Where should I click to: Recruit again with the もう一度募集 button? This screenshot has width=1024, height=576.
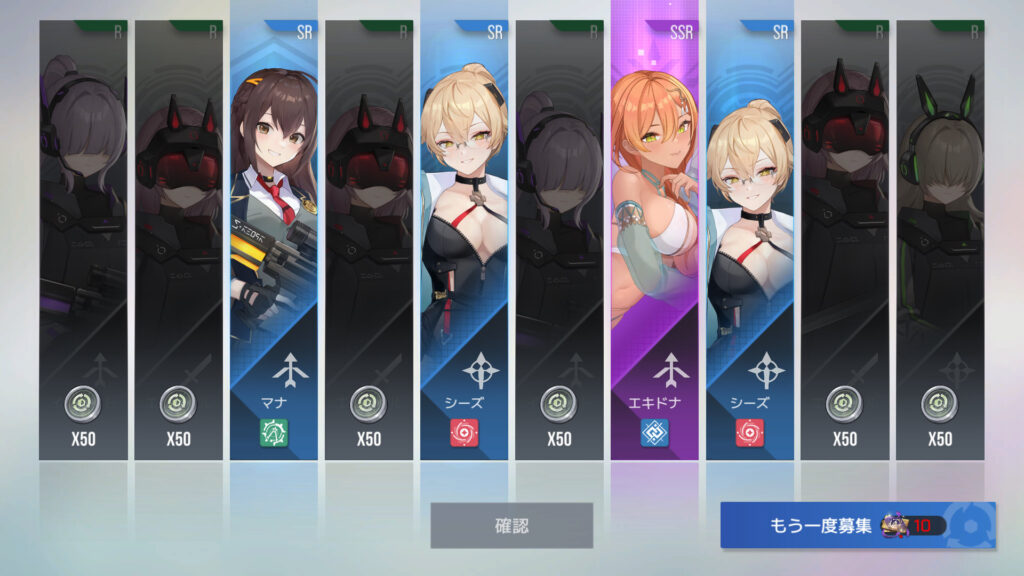click(857, 525)
